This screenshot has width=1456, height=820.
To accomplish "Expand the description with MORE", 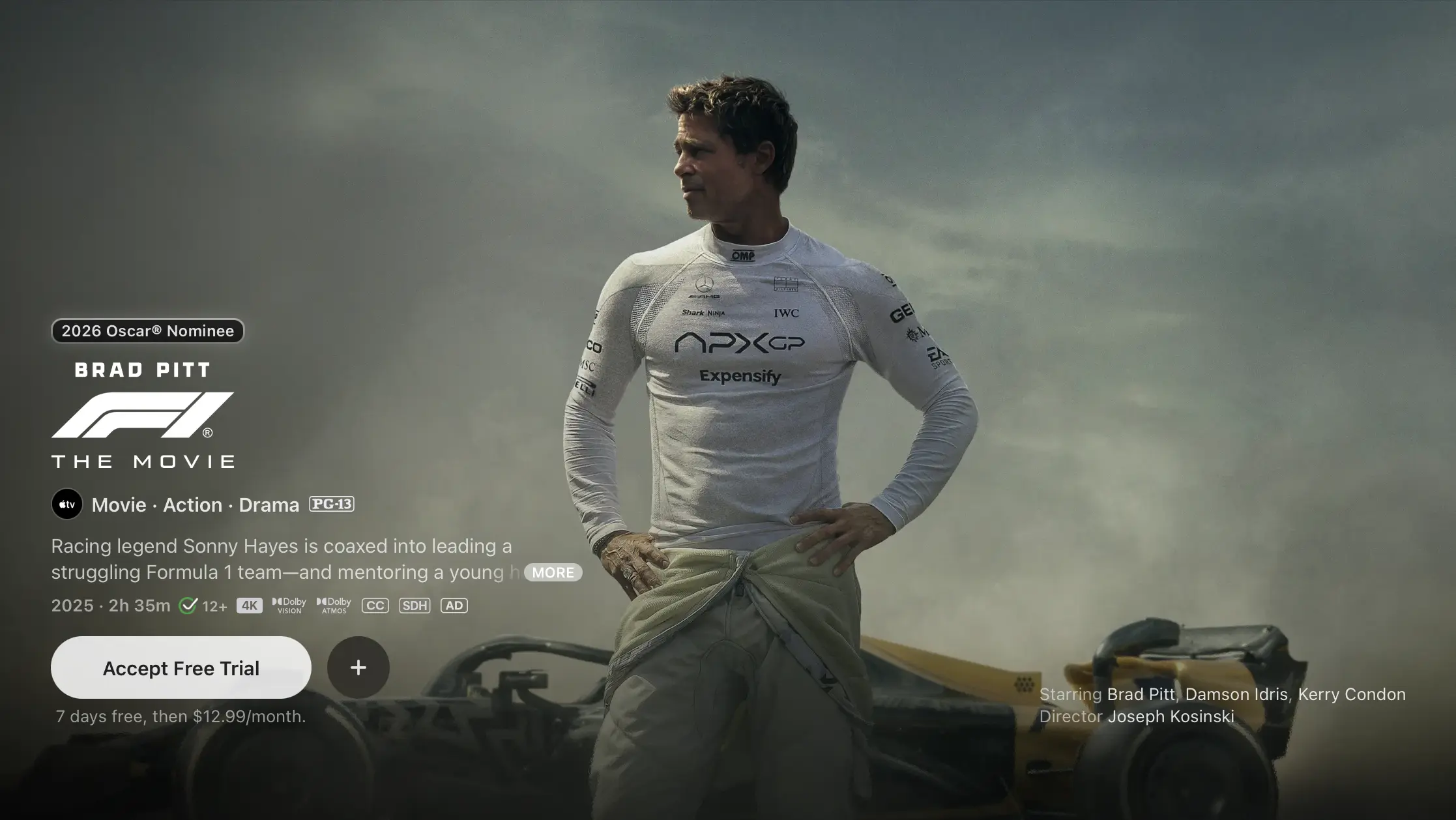I will 553,572.
